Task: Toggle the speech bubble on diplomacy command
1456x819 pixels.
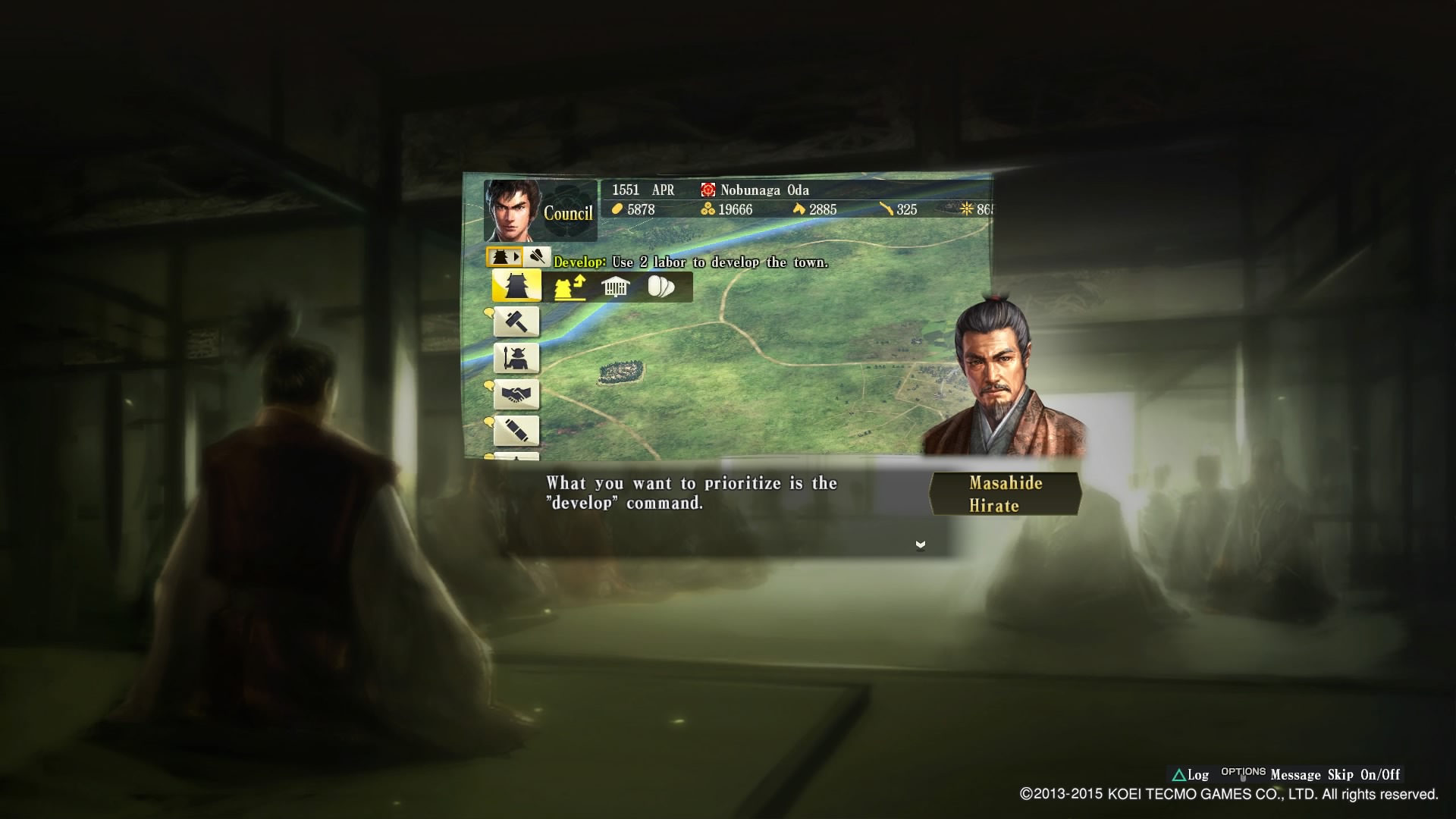Action: [489, 385]
